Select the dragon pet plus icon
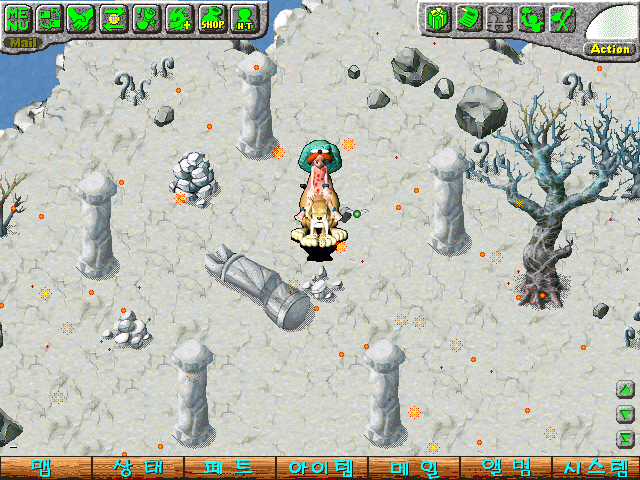The width and height of the screenshot is (640, 480). [179, 17]
